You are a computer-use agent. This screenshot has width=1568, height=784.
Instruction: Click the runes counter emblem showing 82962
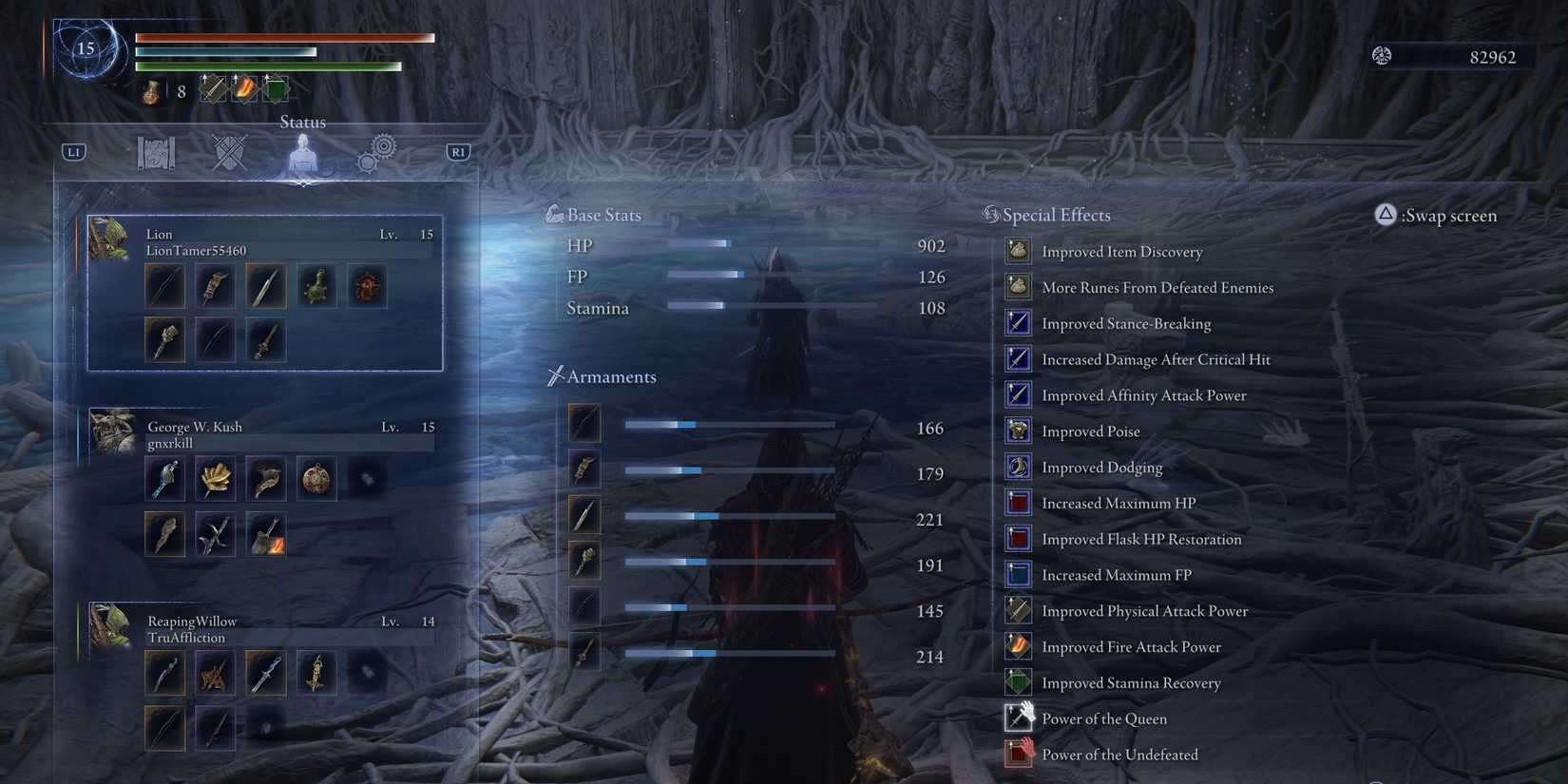[1380, 56]
